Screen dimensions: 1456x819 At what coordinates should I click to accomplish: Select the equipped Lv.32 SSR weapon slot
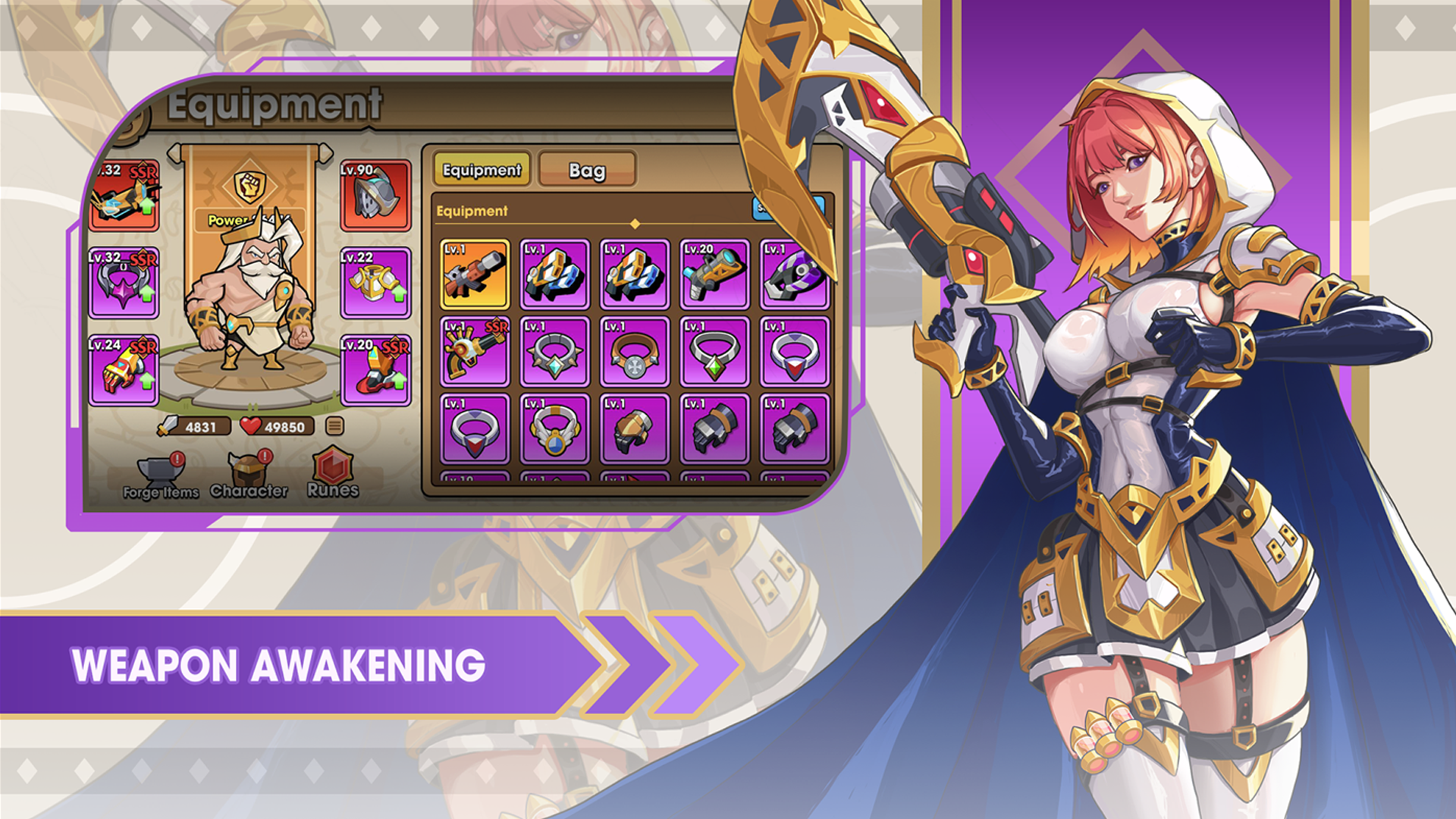(x=124, y=196)
